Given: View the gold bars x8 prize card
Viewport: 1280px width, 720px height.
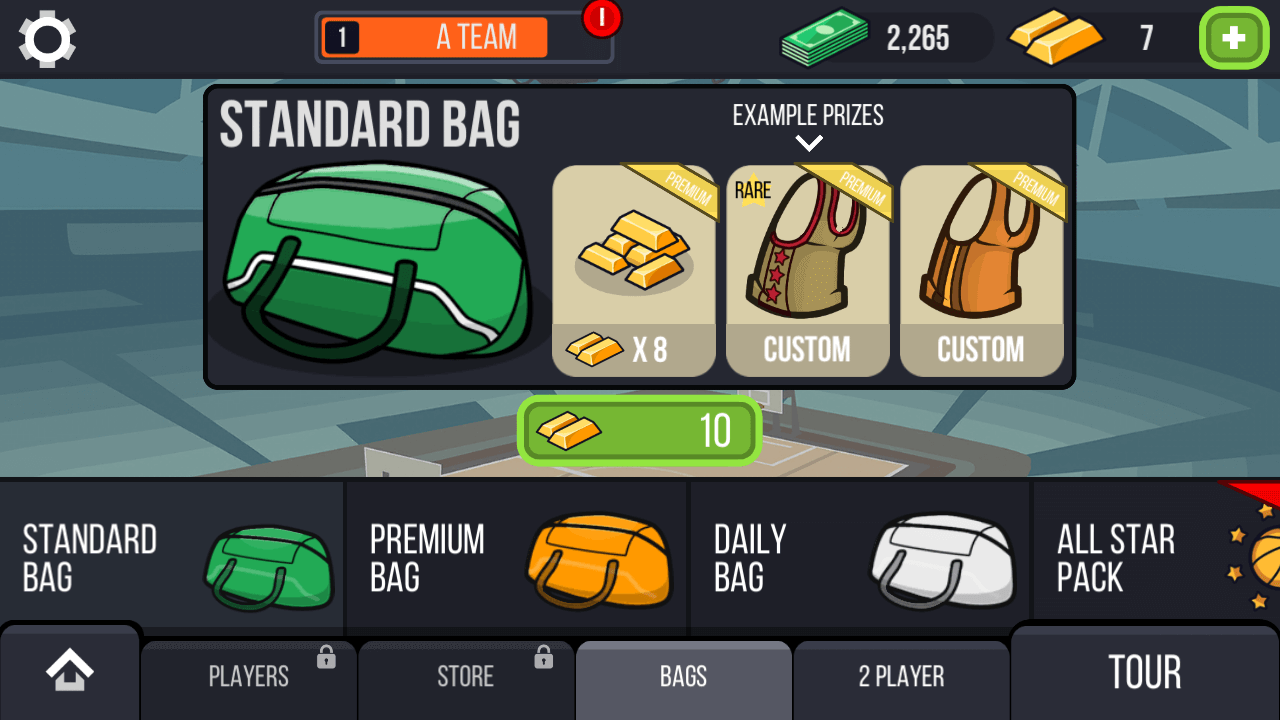Looking at the screenshot, I should (634, 271).
